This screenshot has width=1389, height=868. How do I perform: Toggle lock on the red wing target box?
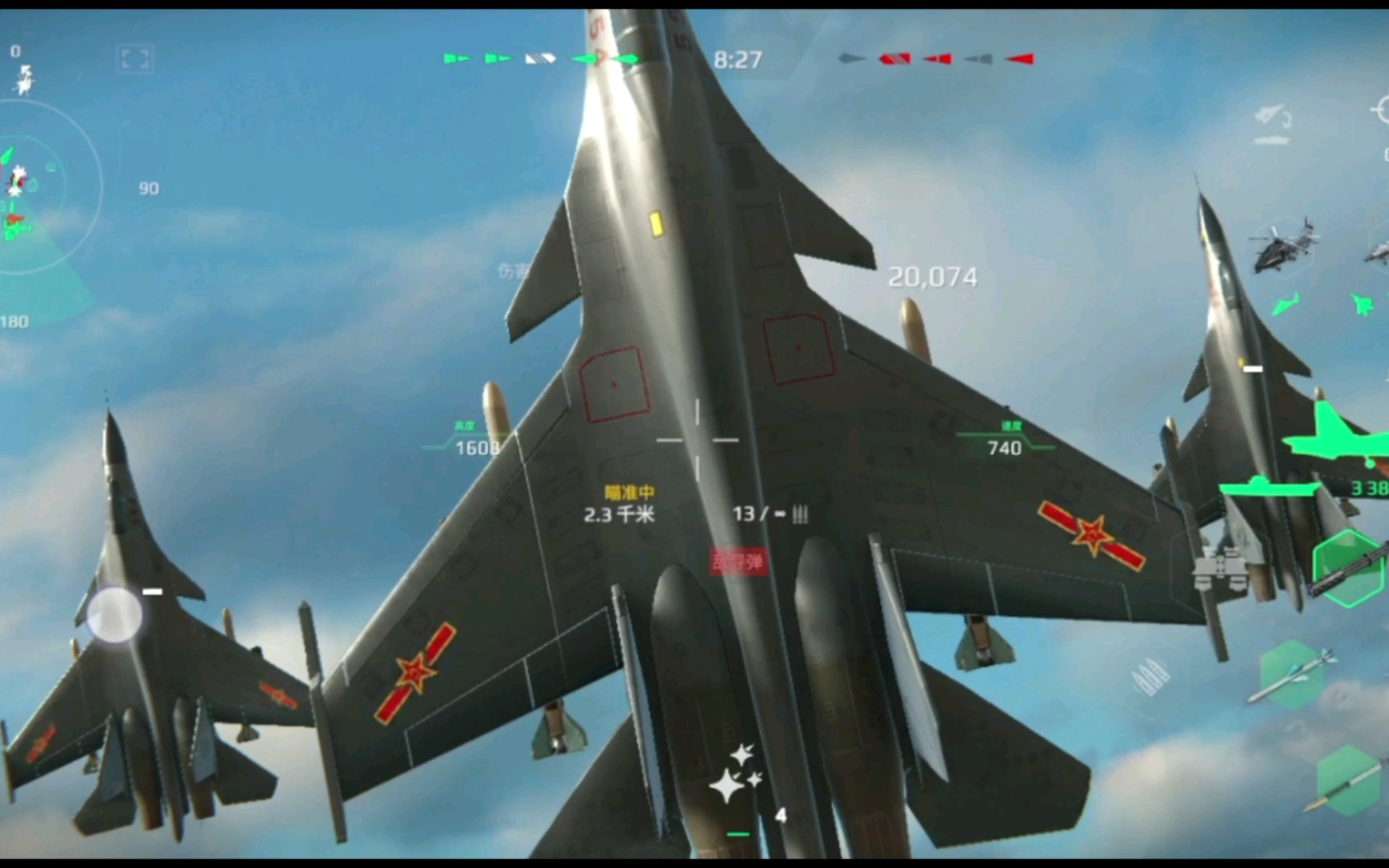click(x=614, y=384)
